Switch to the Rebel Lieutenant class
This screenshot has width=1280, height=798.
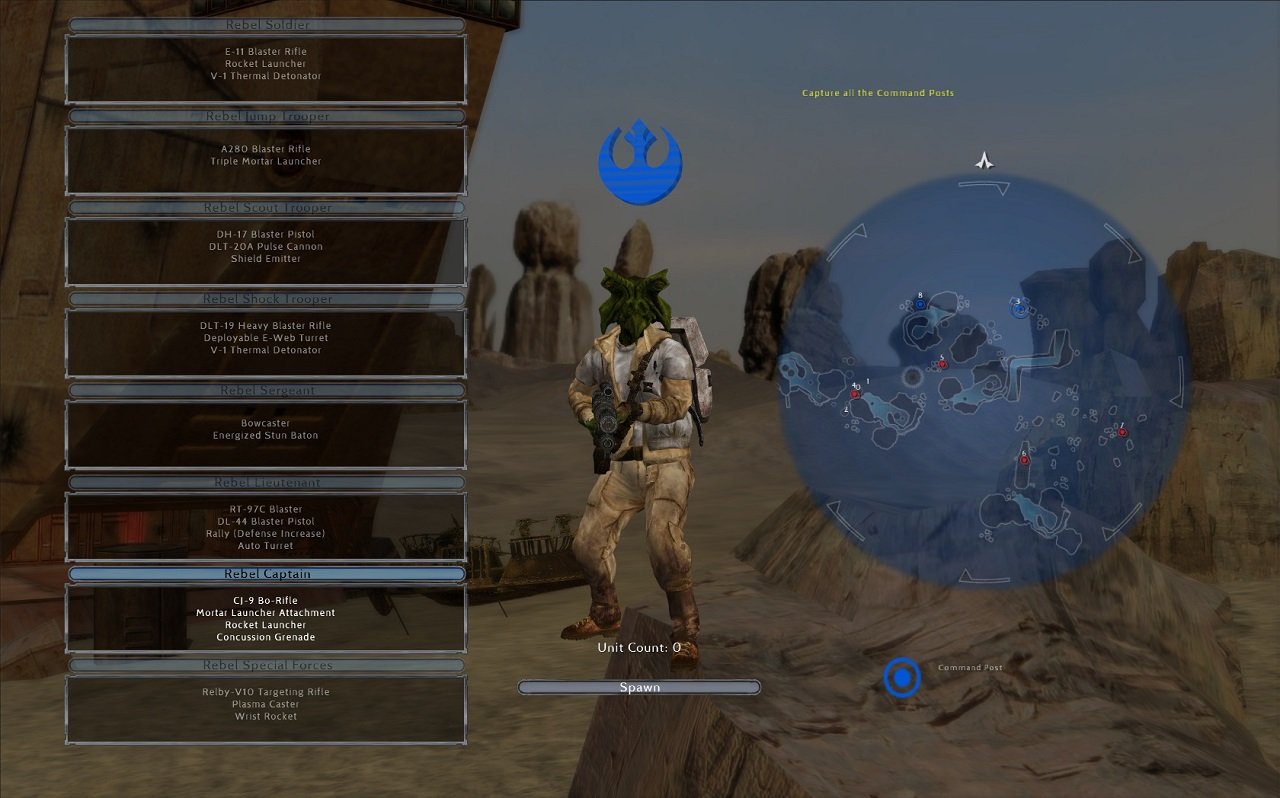266,483
